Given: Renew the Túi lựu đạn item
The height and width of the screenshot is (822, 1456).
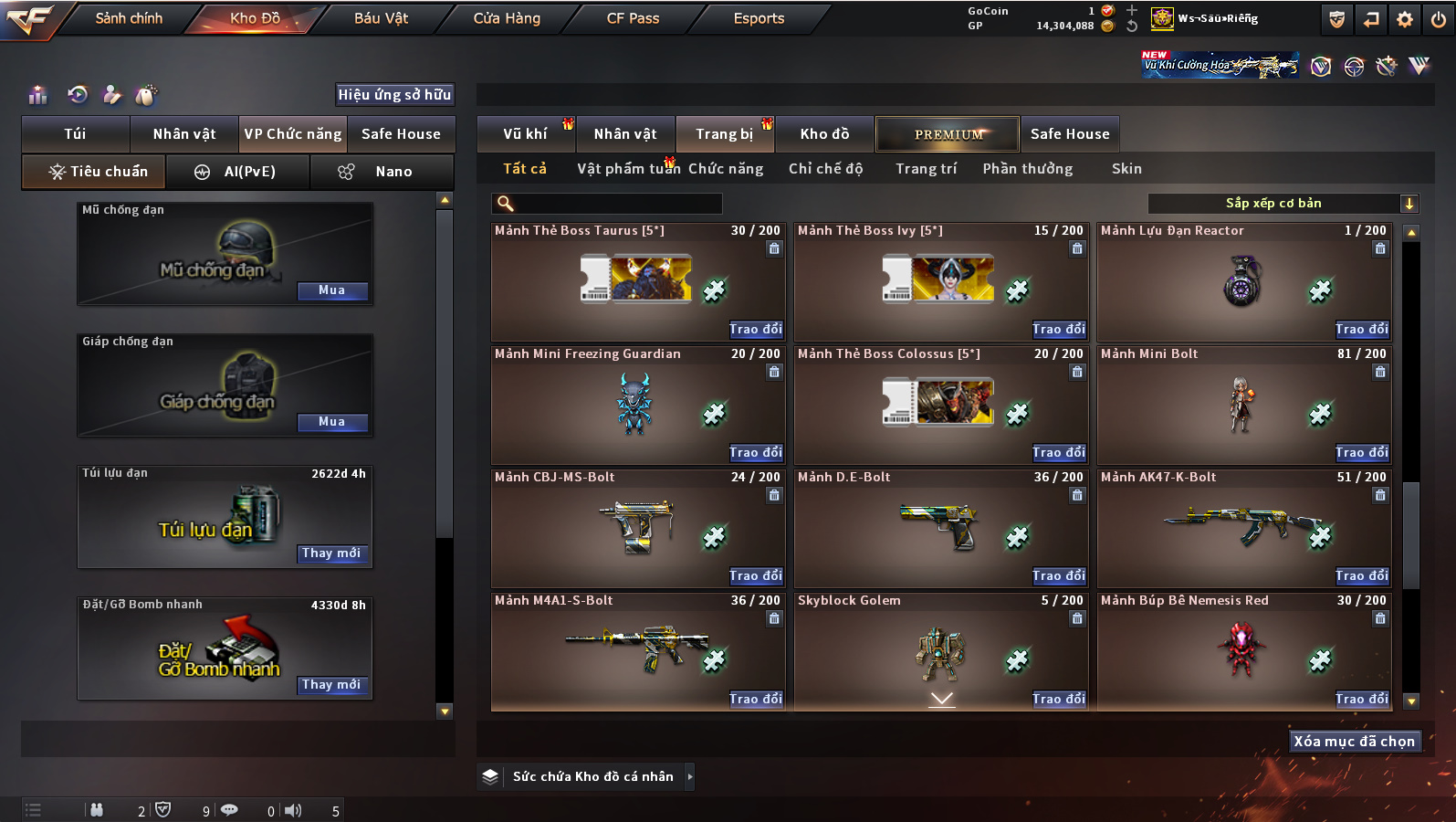Looking at the screenshot, I should pyautogui.click(x=332, y=553).
